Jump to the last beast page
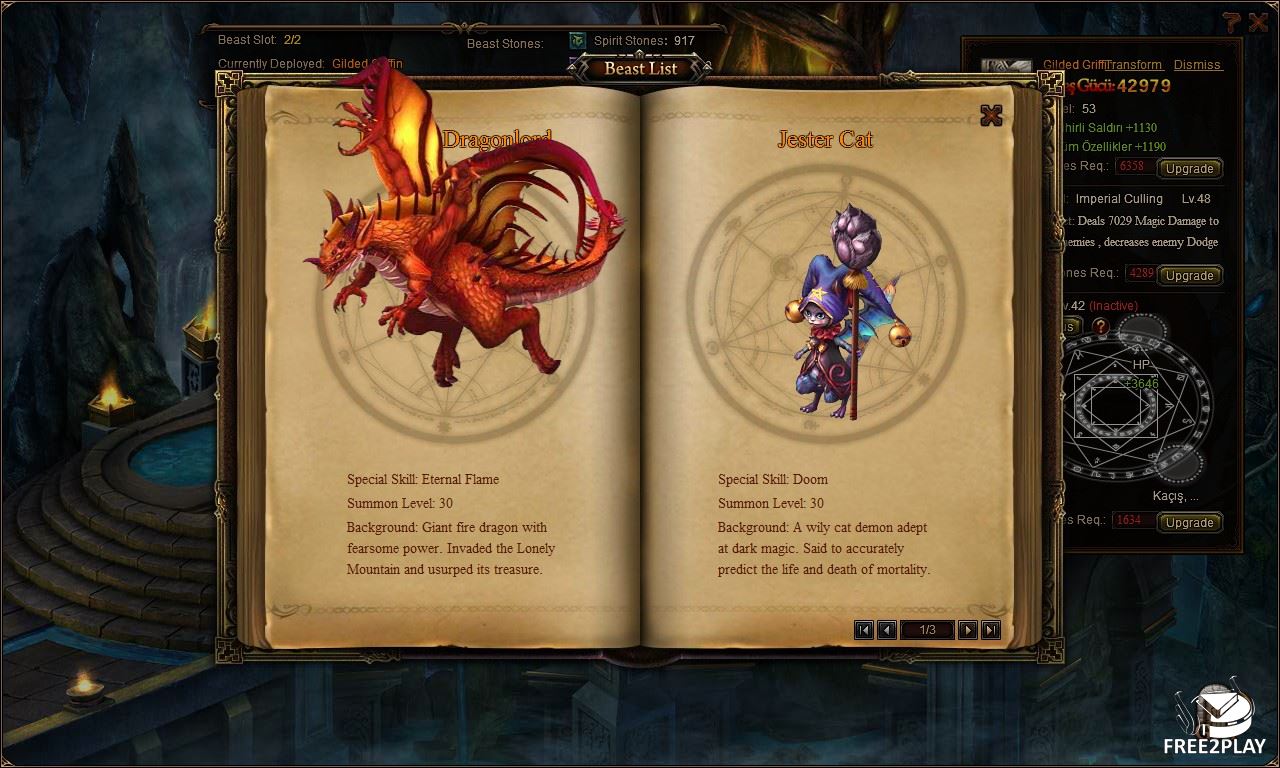Image resolution: width=1280 pixels, height=768 pixels. pyautogui.click(x=991, y=629)
